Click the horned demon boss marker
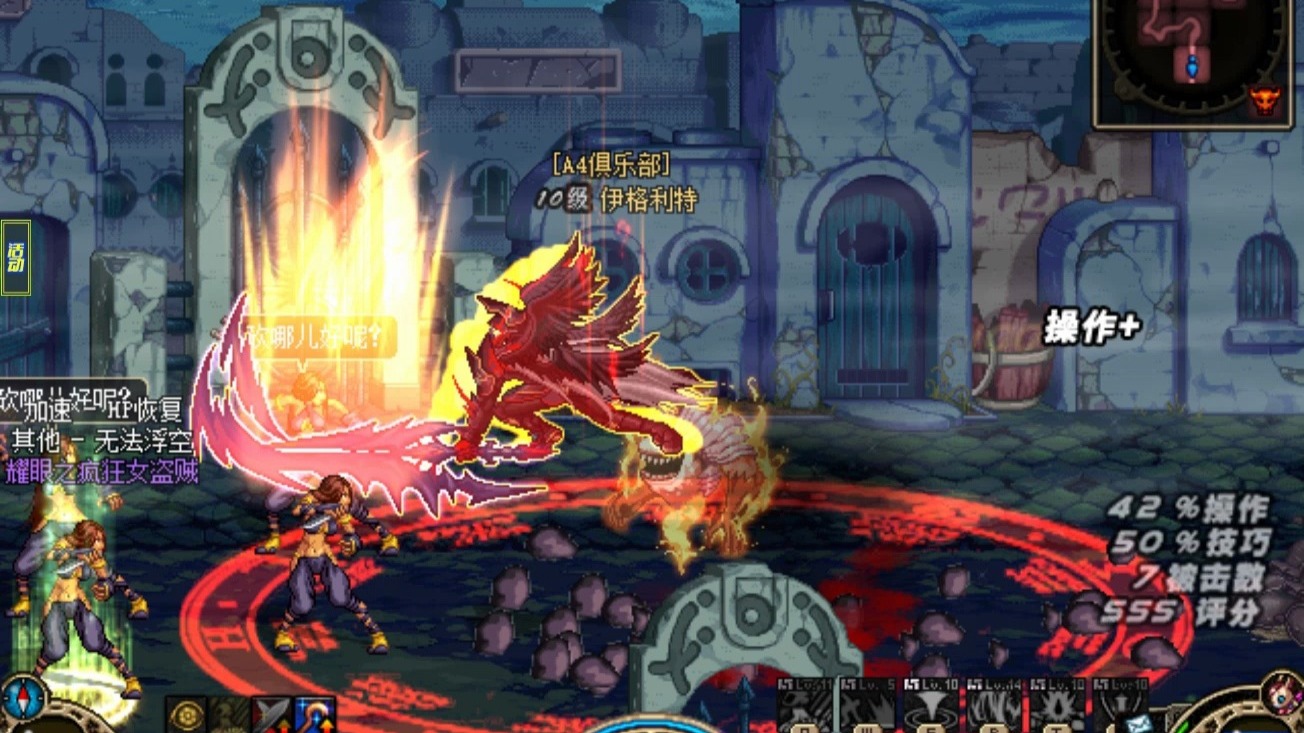The image size is (1304, 733). coord(1264,100)
